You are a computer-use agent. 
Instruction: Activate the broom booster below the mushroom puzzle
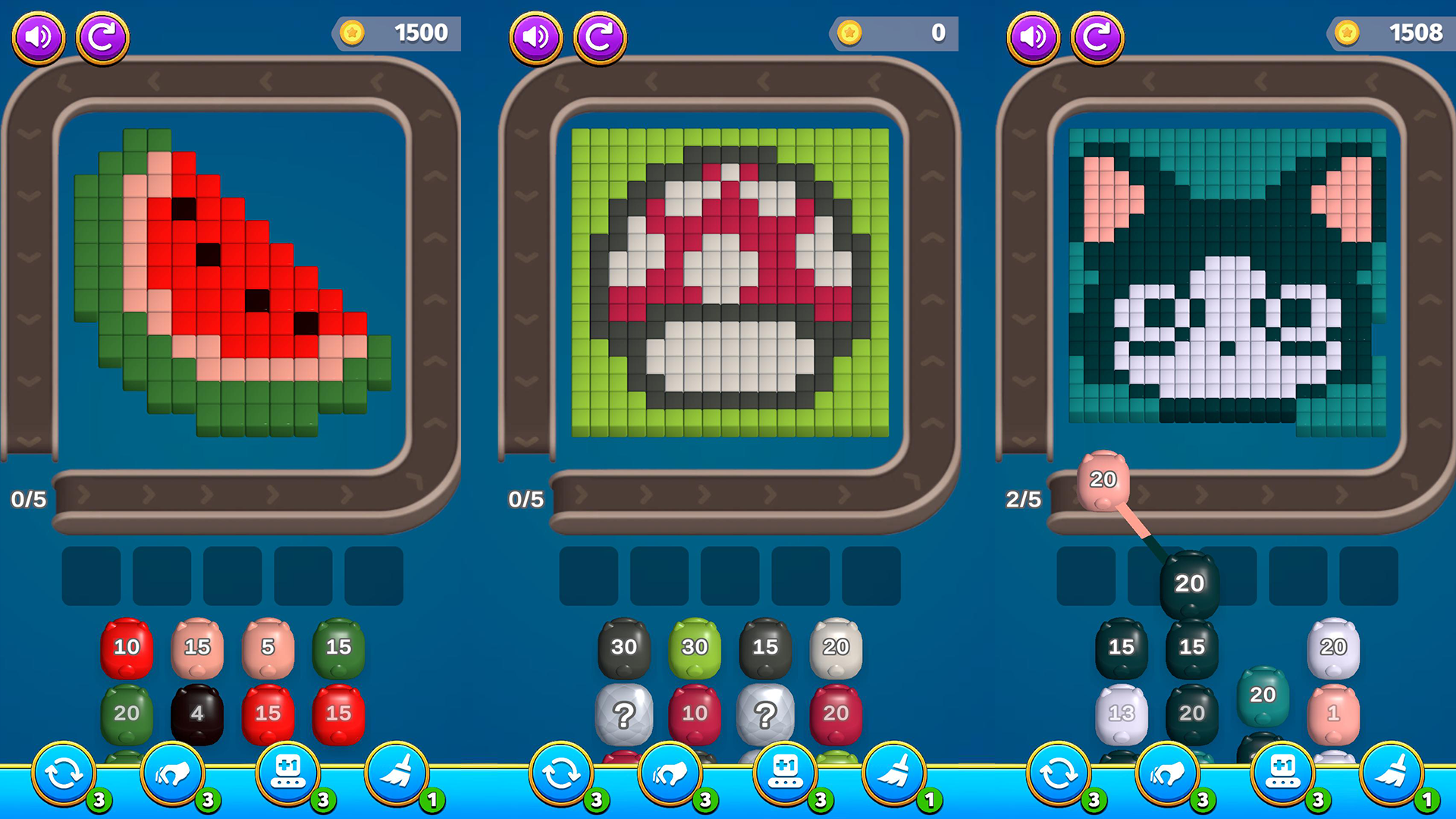(897, 772)
